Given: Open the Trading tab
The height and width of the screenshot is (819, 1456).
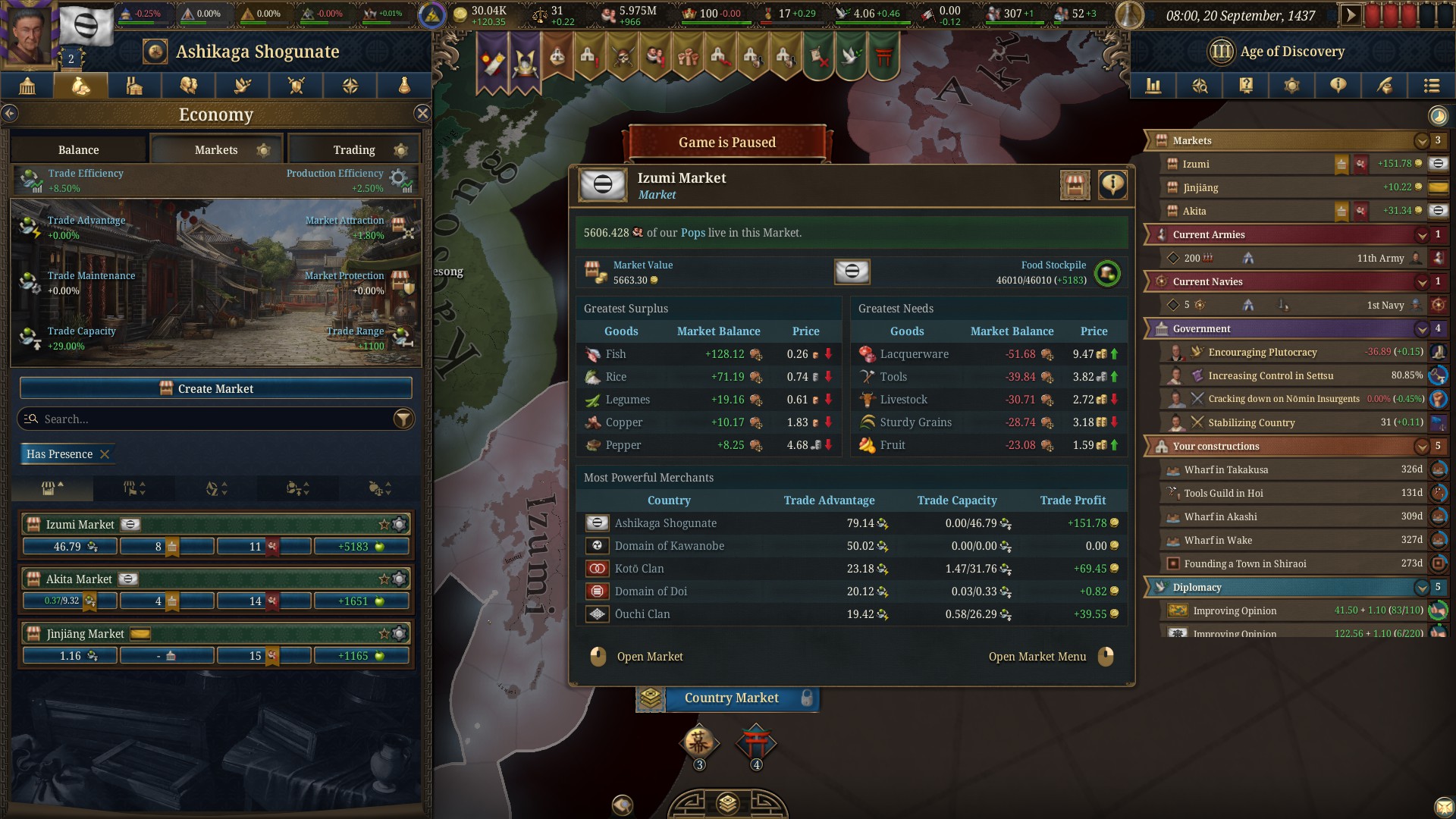Looking at the screenshot, I should [x=354, y=149].
